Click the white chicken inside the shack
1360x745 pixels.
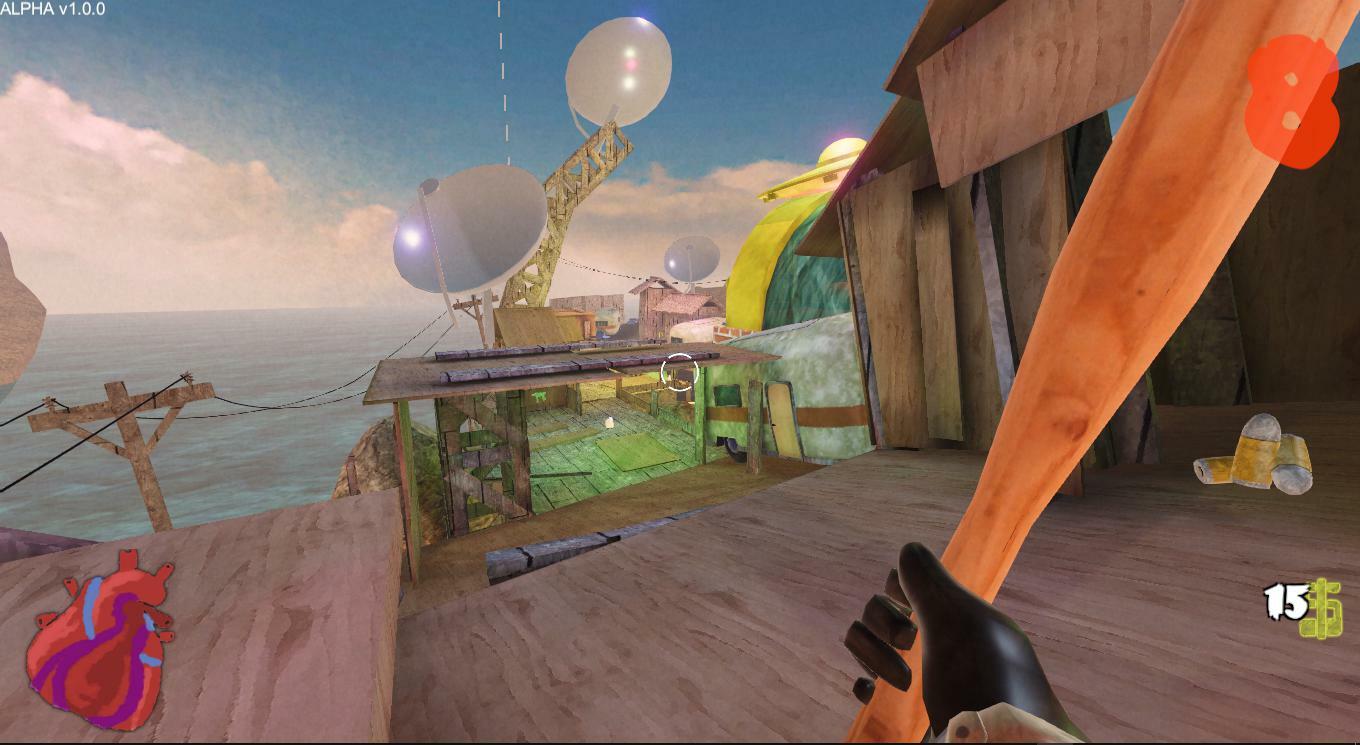coord(609,422)
